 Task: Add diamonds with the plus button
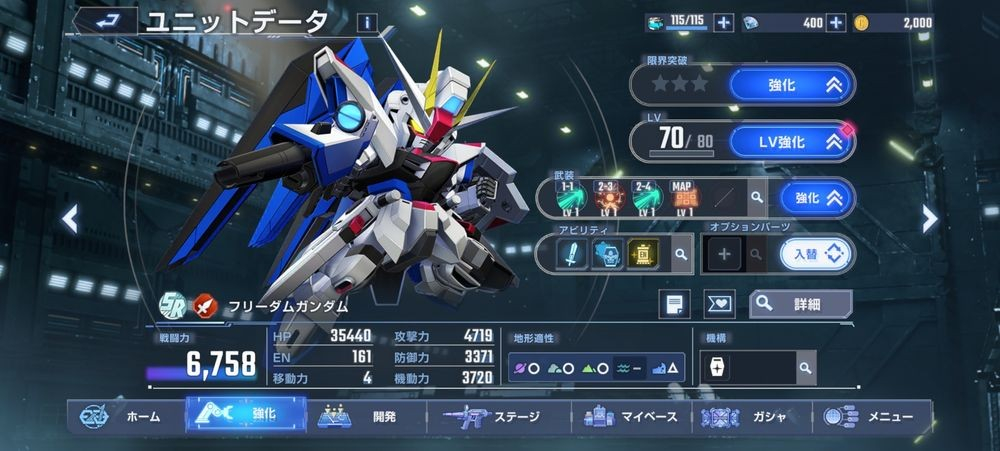coord(836,22)
